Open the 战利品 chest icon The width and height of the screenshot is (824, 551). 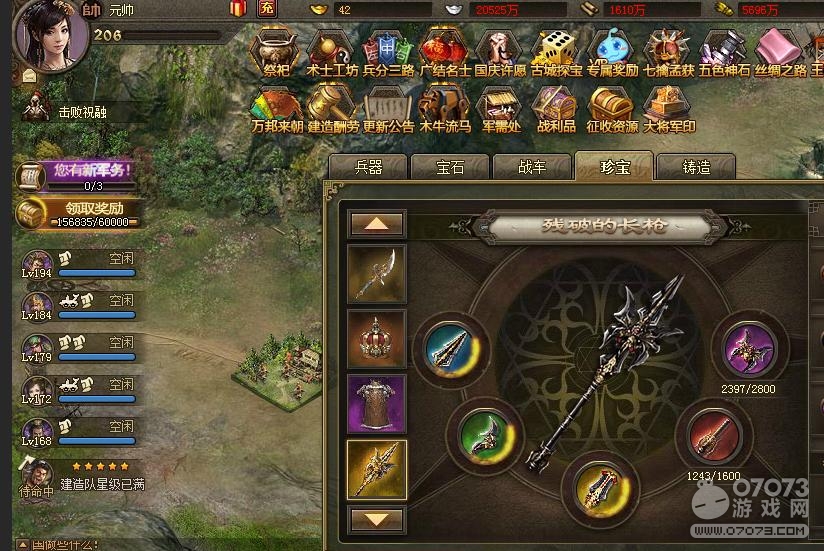pos(556,109)
